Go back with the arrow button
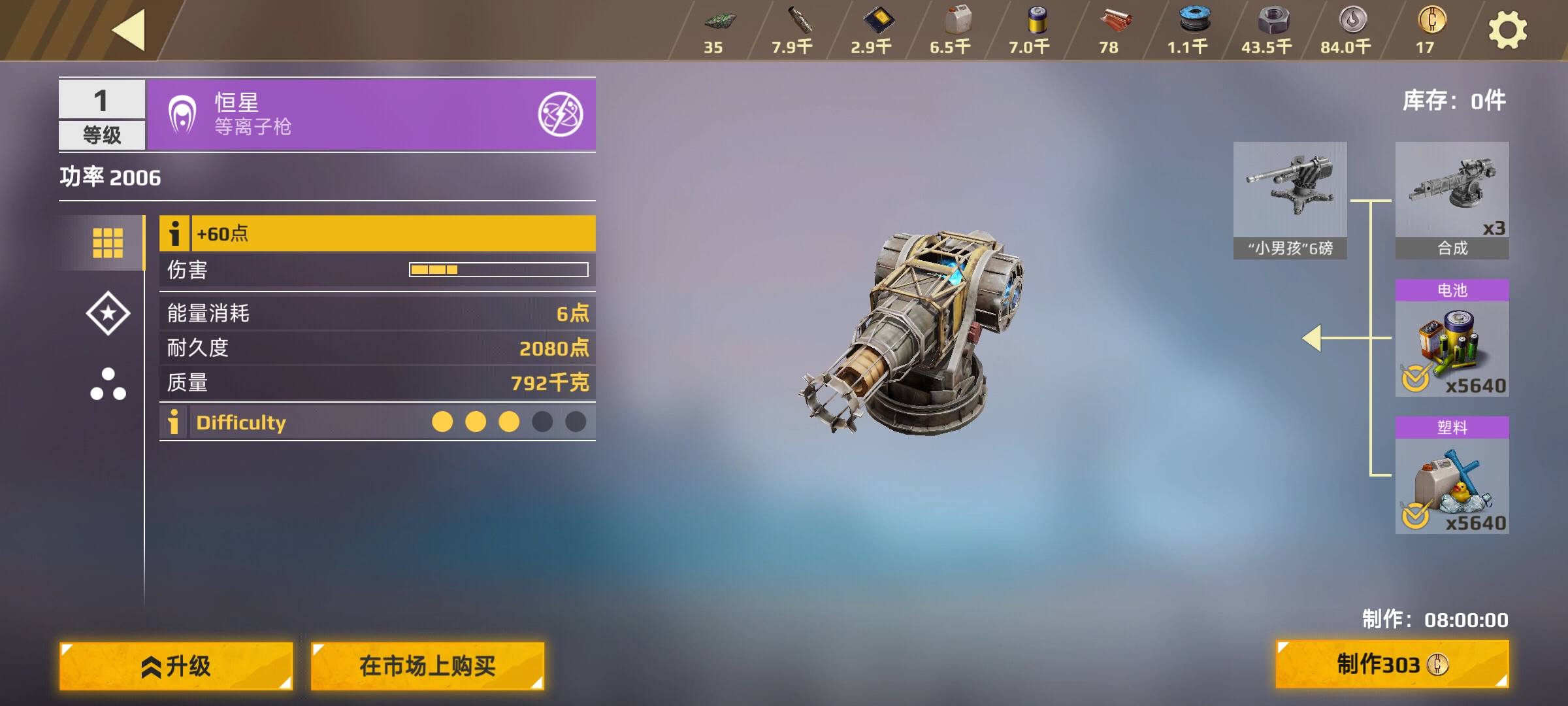Screen dimensions: 1568x706 tap(129, 30)
